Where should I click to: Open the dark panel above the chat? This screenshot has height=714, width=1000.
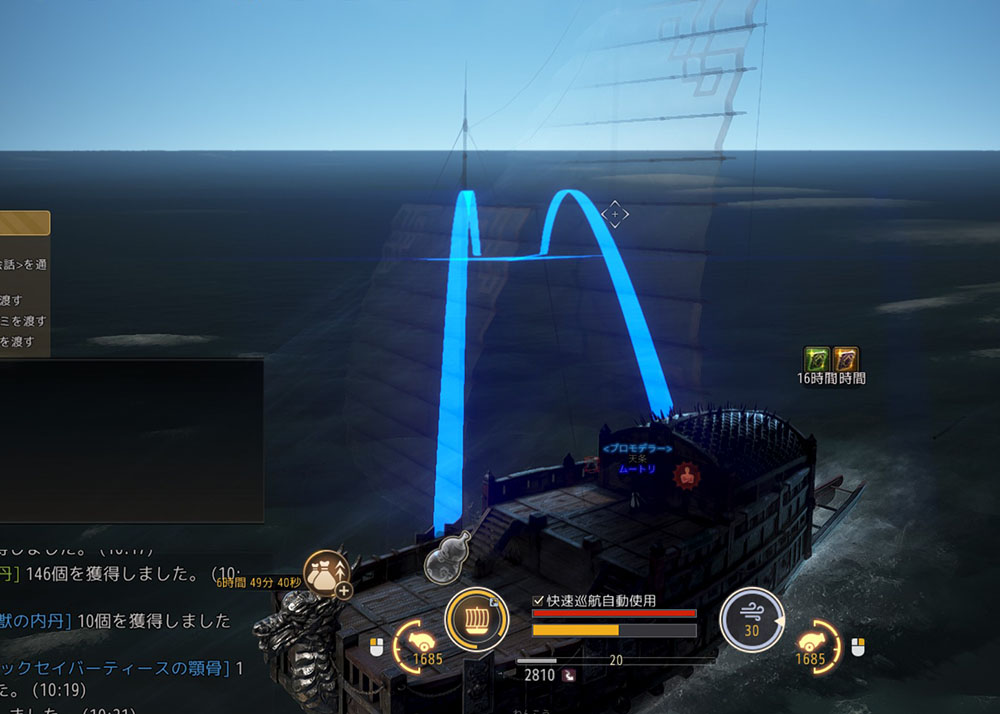130,440
